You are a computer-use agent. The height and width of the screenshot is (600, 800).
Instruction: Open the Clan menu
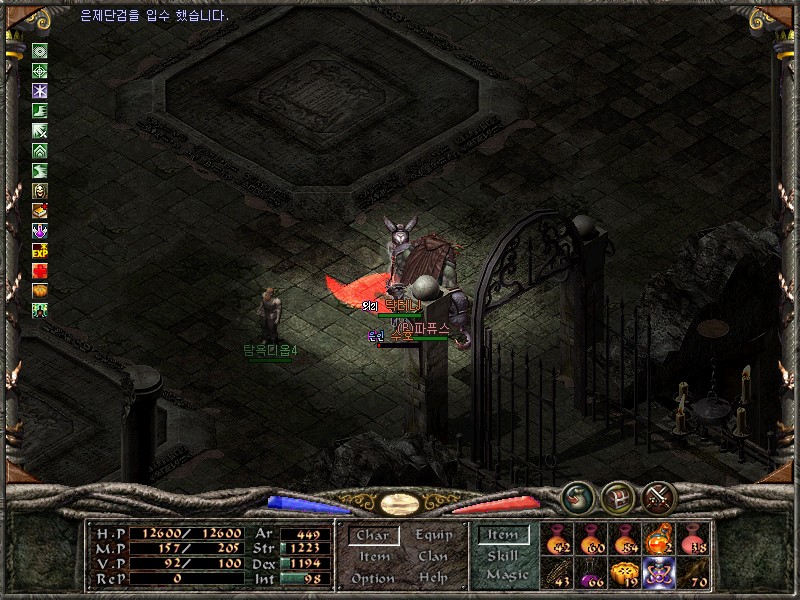pyautogui.click(x=433, y=557)
